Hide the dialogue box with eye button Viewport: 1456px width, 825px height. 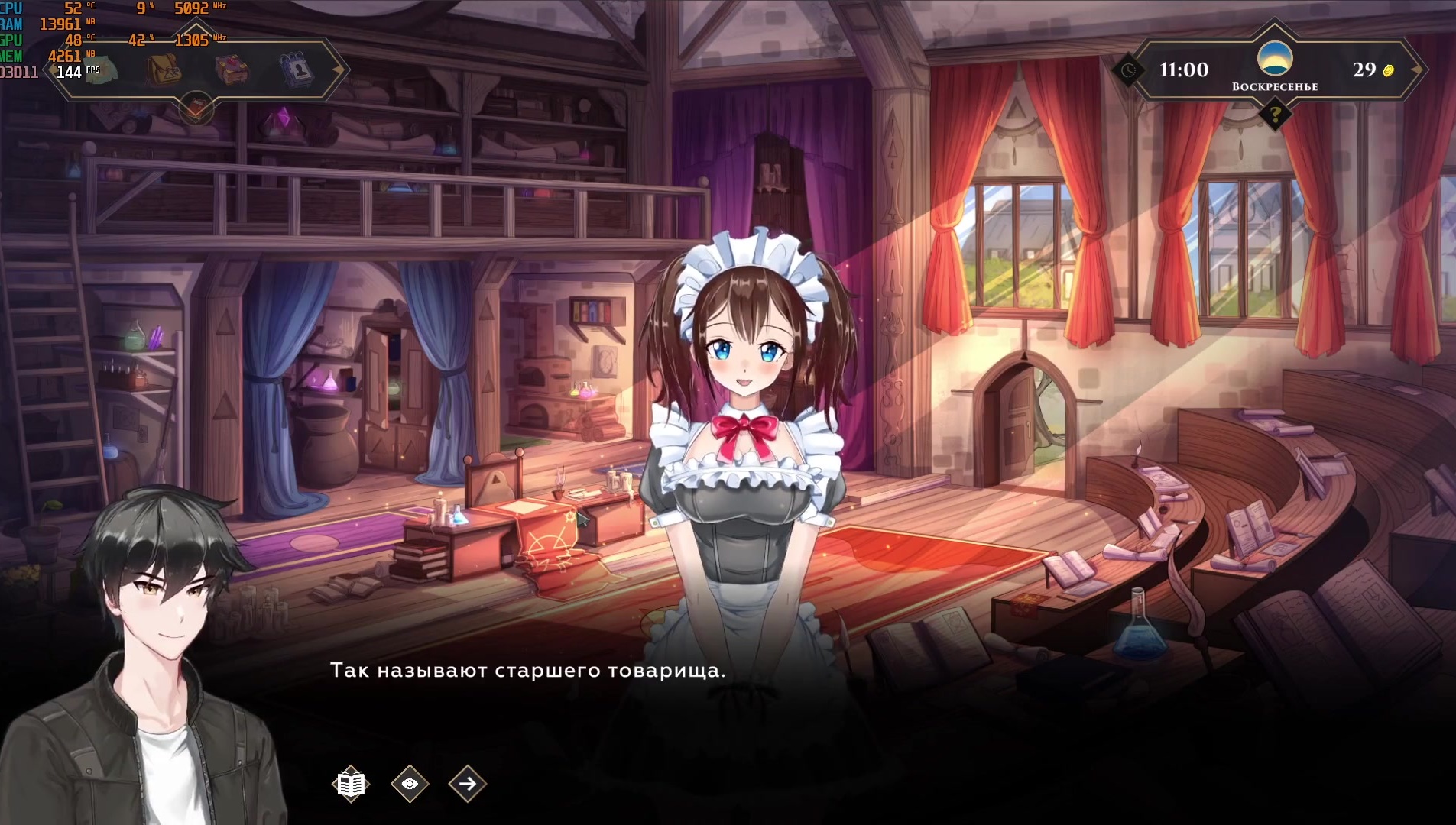coord(410,784)
